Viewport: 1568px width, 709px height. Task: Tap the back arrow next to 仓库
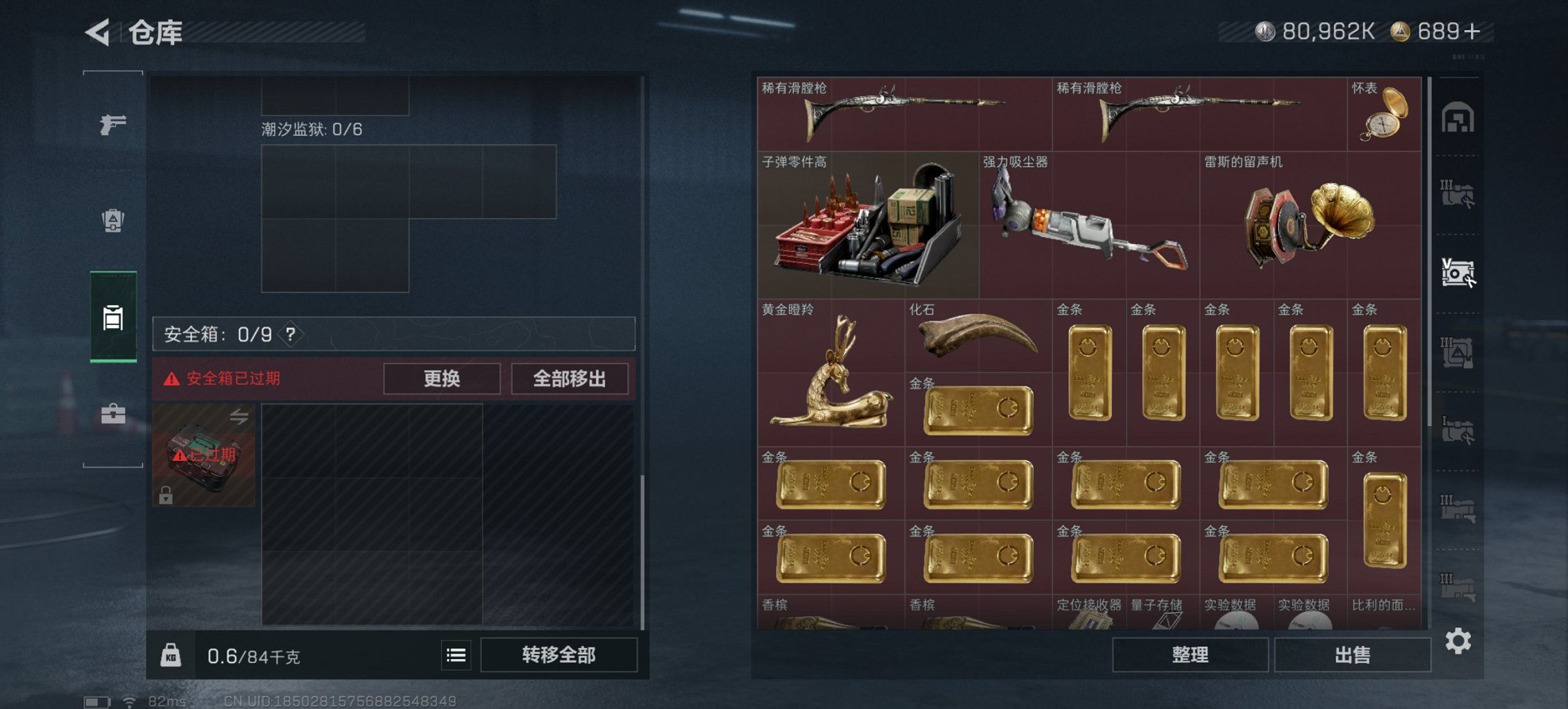click(x=96, y=33)
